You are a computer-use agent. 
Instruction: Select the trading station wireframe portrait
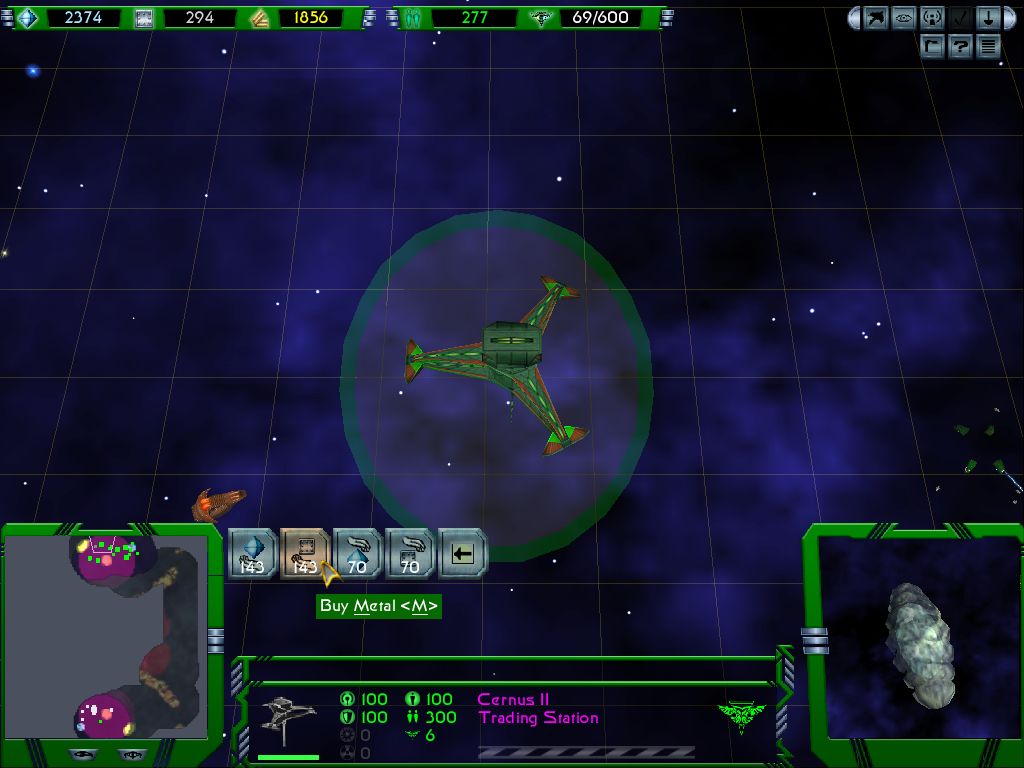[x=288, y=720]
